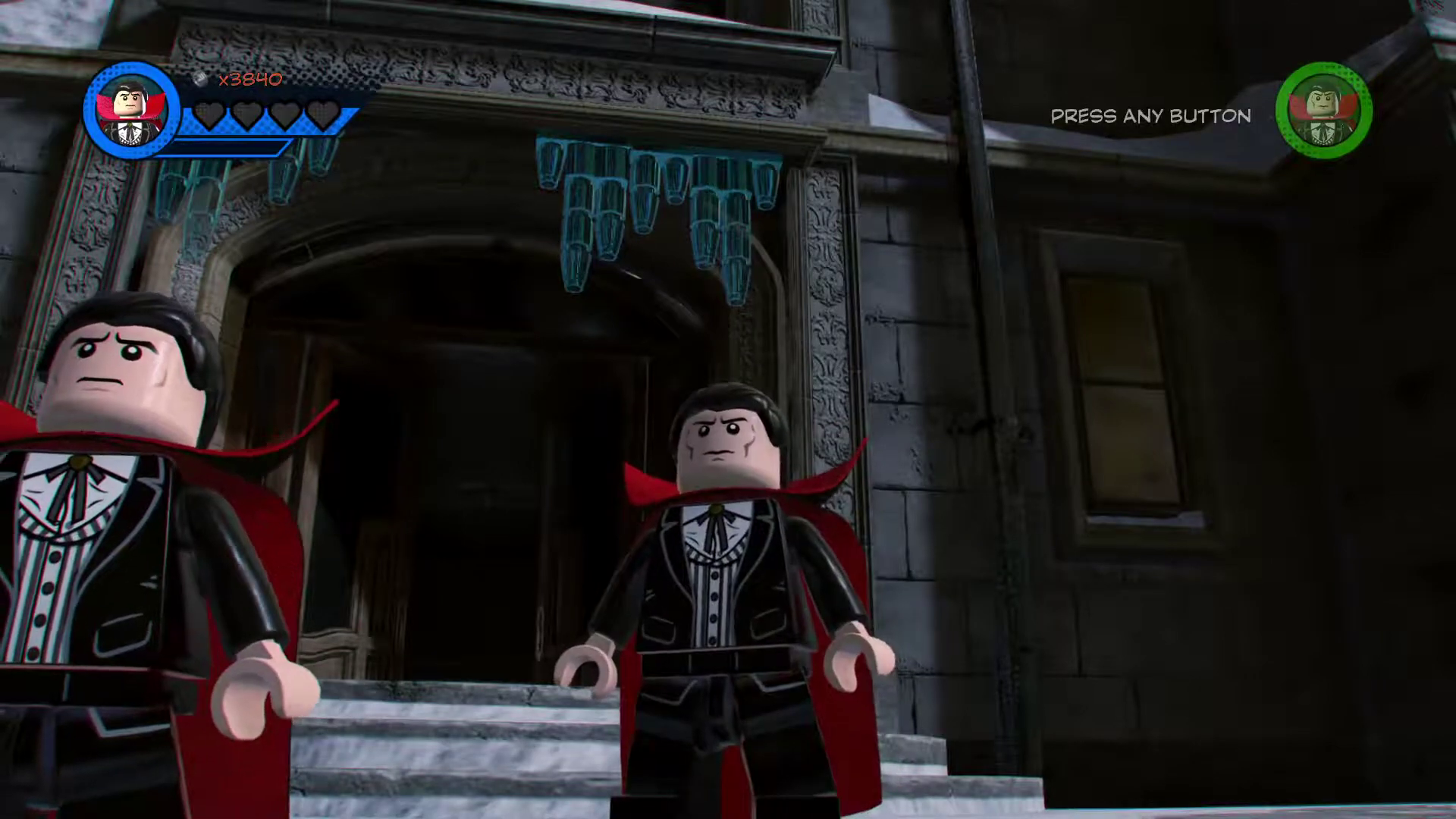Click the PRESS ANY BUTTON prompt
1456x819 pixels.
(1150, 116)
